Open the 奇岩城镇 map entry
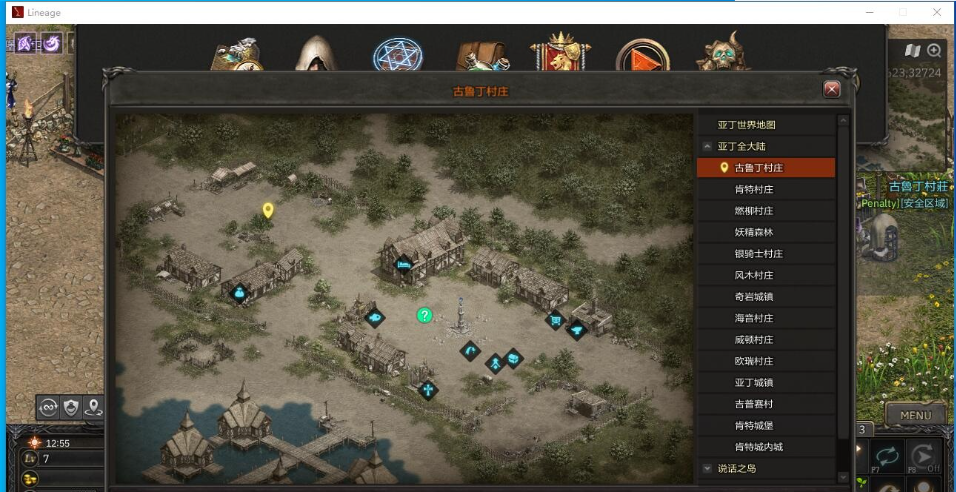The image size is (956, 492). [x=753, y=297]
